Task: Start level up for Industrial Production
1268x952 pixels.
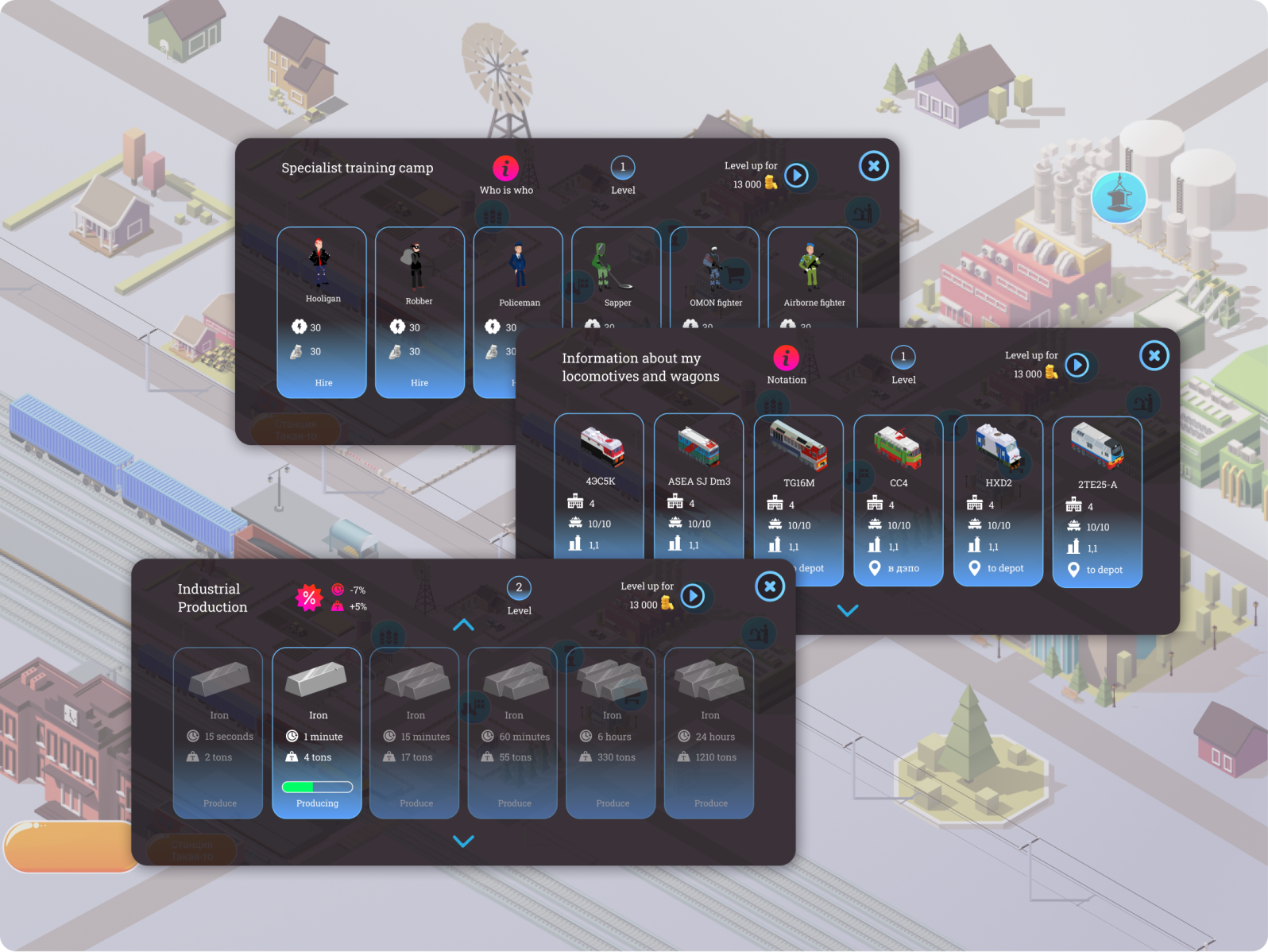Action: [x=692, y=596]
